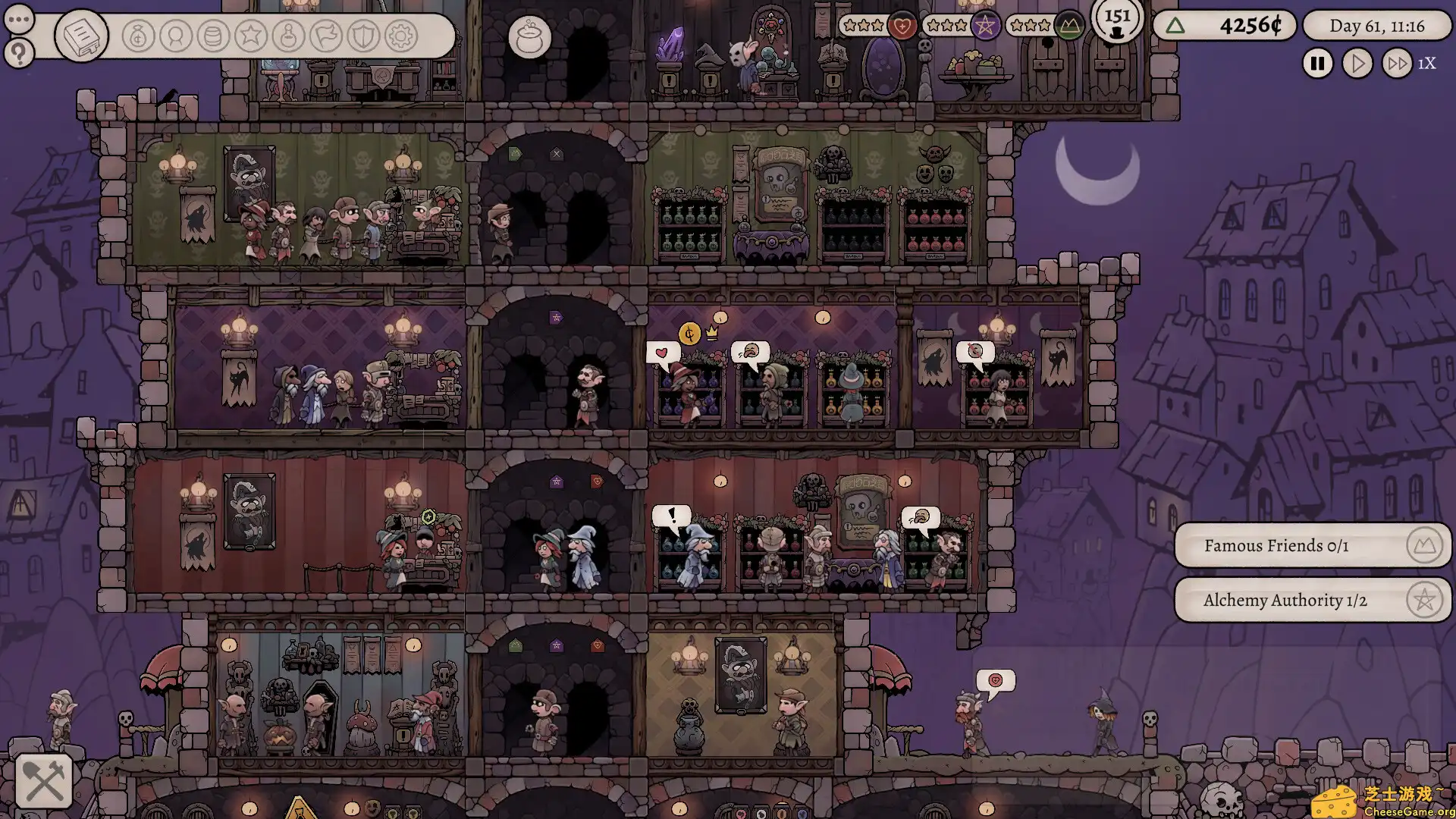Click the 151 visitor top-hat counter
1456x819 pixels.
(x=1116, y=23)
